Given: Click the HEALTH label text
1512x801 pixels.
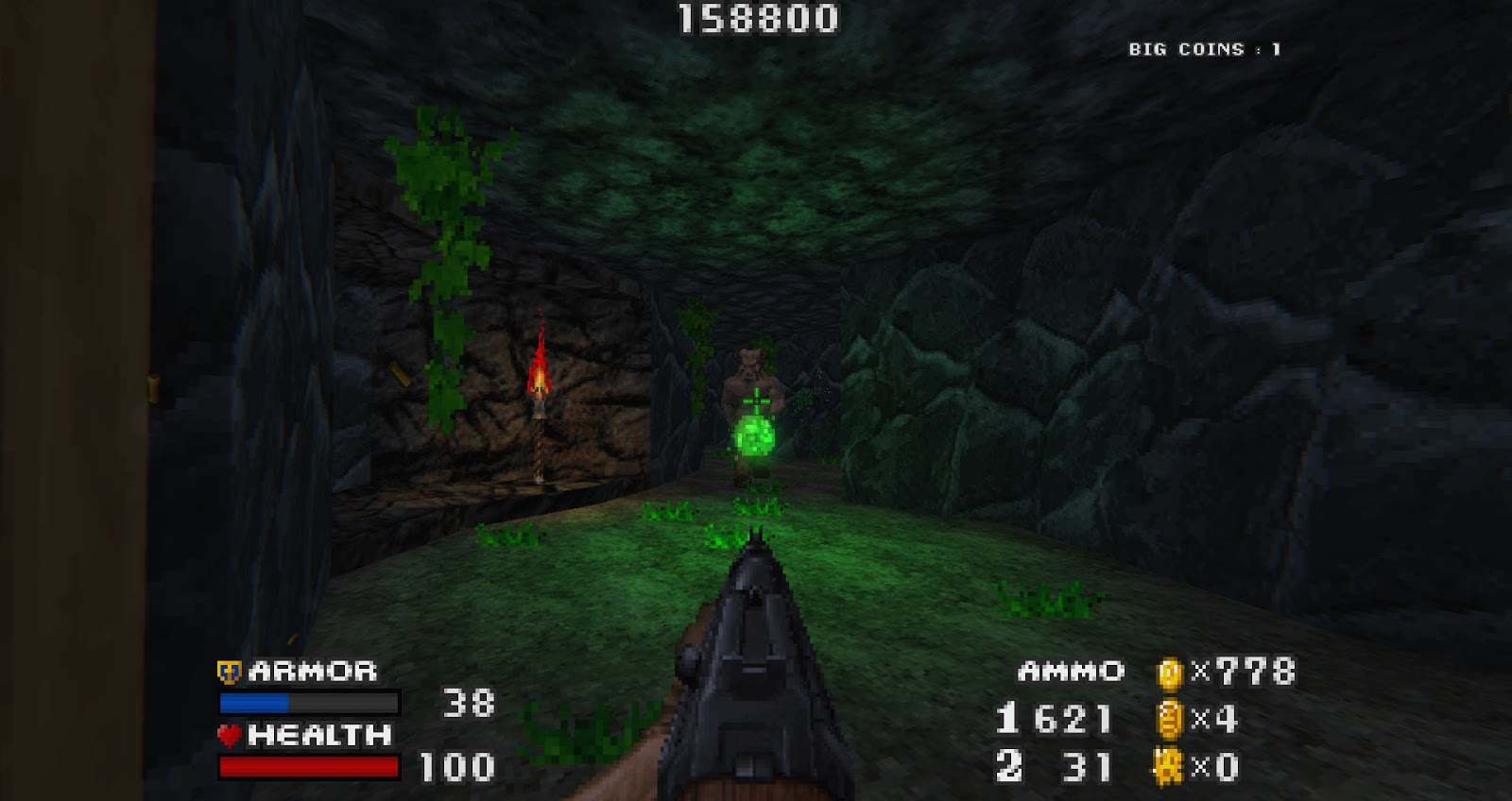Looking at the screenshot, I should tap(321, 733).
